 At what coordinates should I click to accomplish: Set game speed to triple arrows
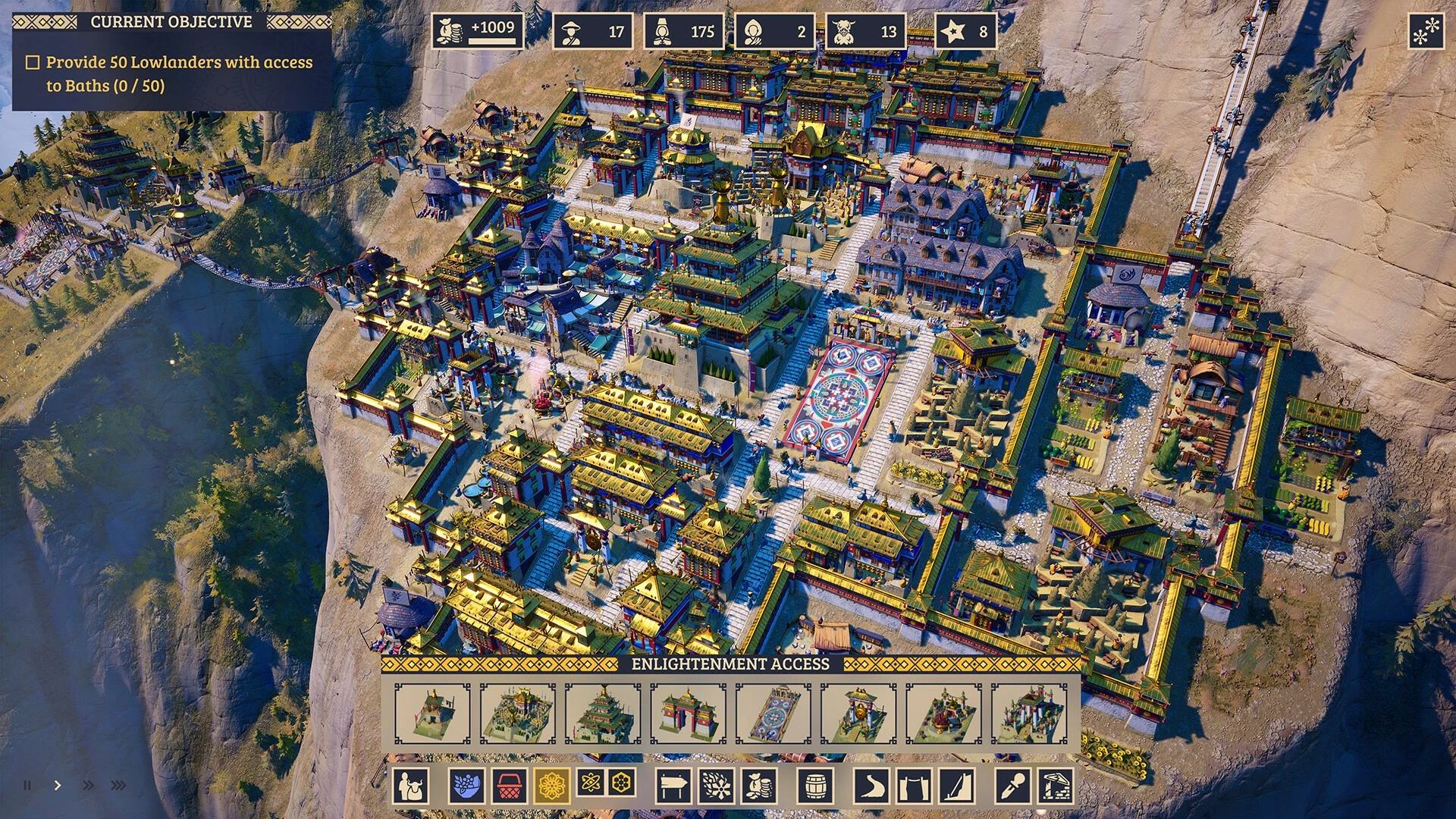(x=118, y=786)
